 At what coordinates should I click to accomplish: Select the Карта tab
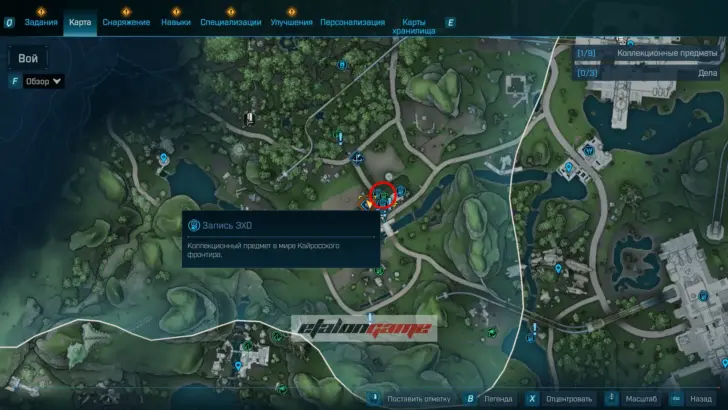tap(80, 22)
